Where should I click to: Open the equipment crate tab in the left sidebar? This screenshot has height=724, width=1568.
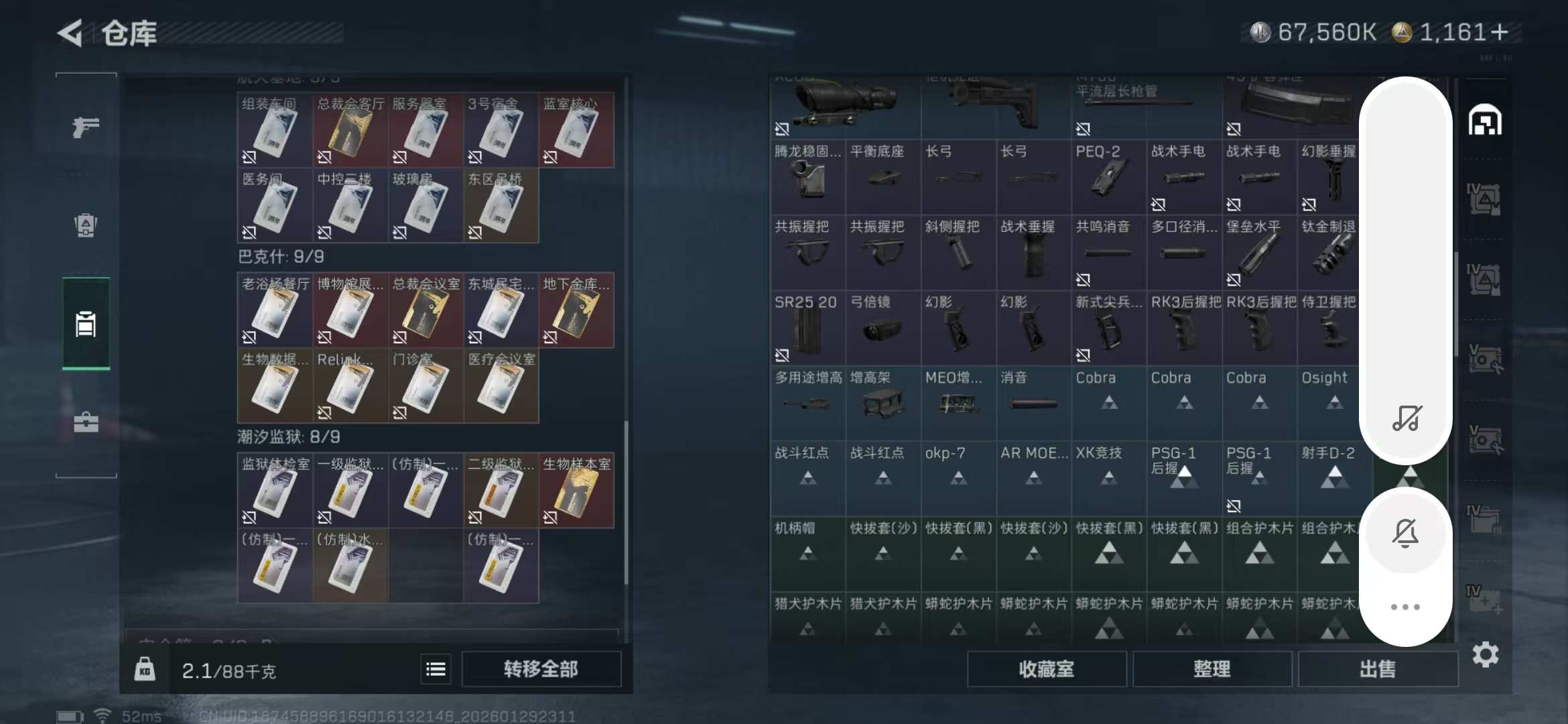coord(85,227)
